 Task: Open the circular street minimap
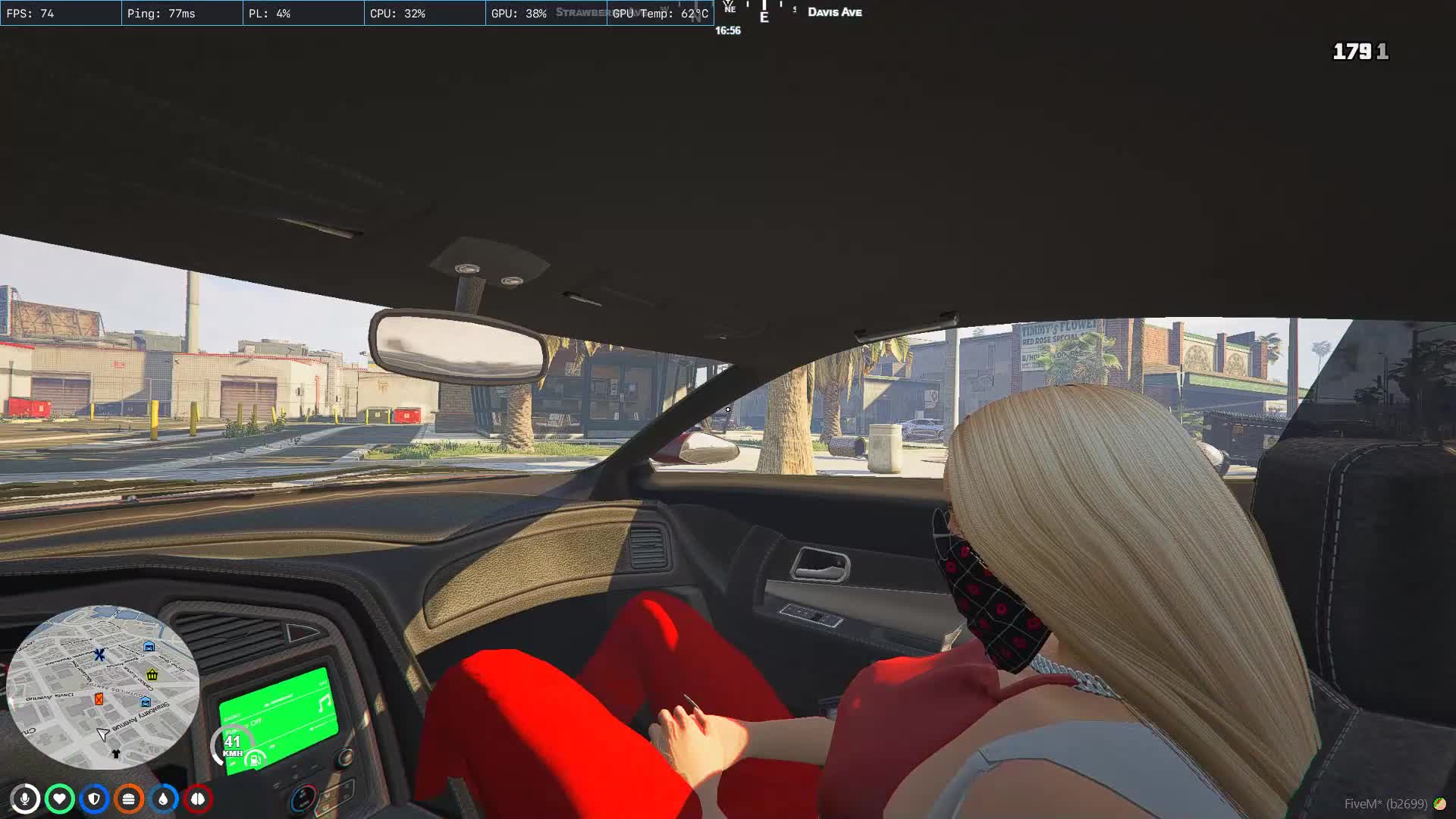[102, 686]
